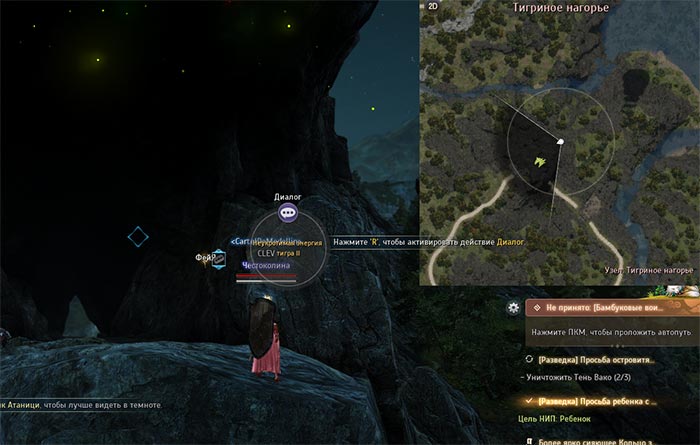Select the Просьба островитя… quest
This screenshot has width=700, height=445.
tap(595, 359)
